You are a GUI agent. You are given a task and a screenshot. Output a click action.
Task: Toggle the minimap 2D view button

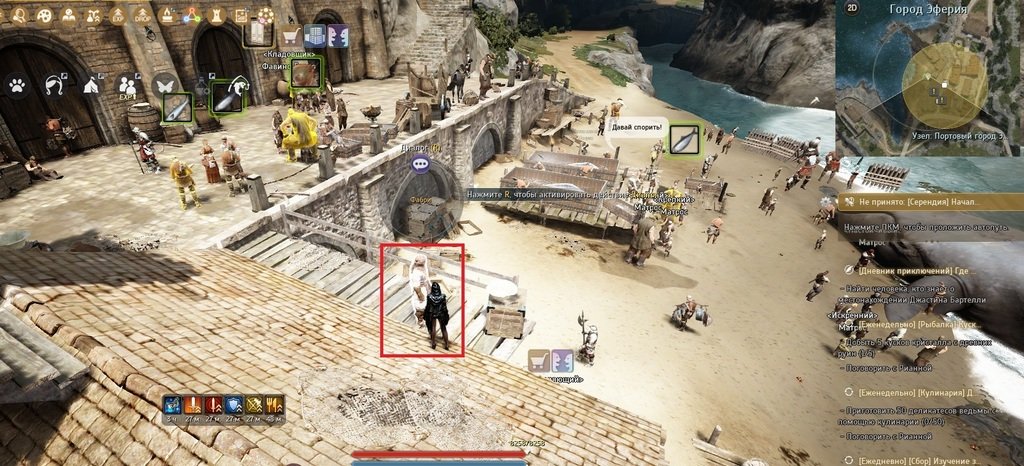tap(853, 9)
